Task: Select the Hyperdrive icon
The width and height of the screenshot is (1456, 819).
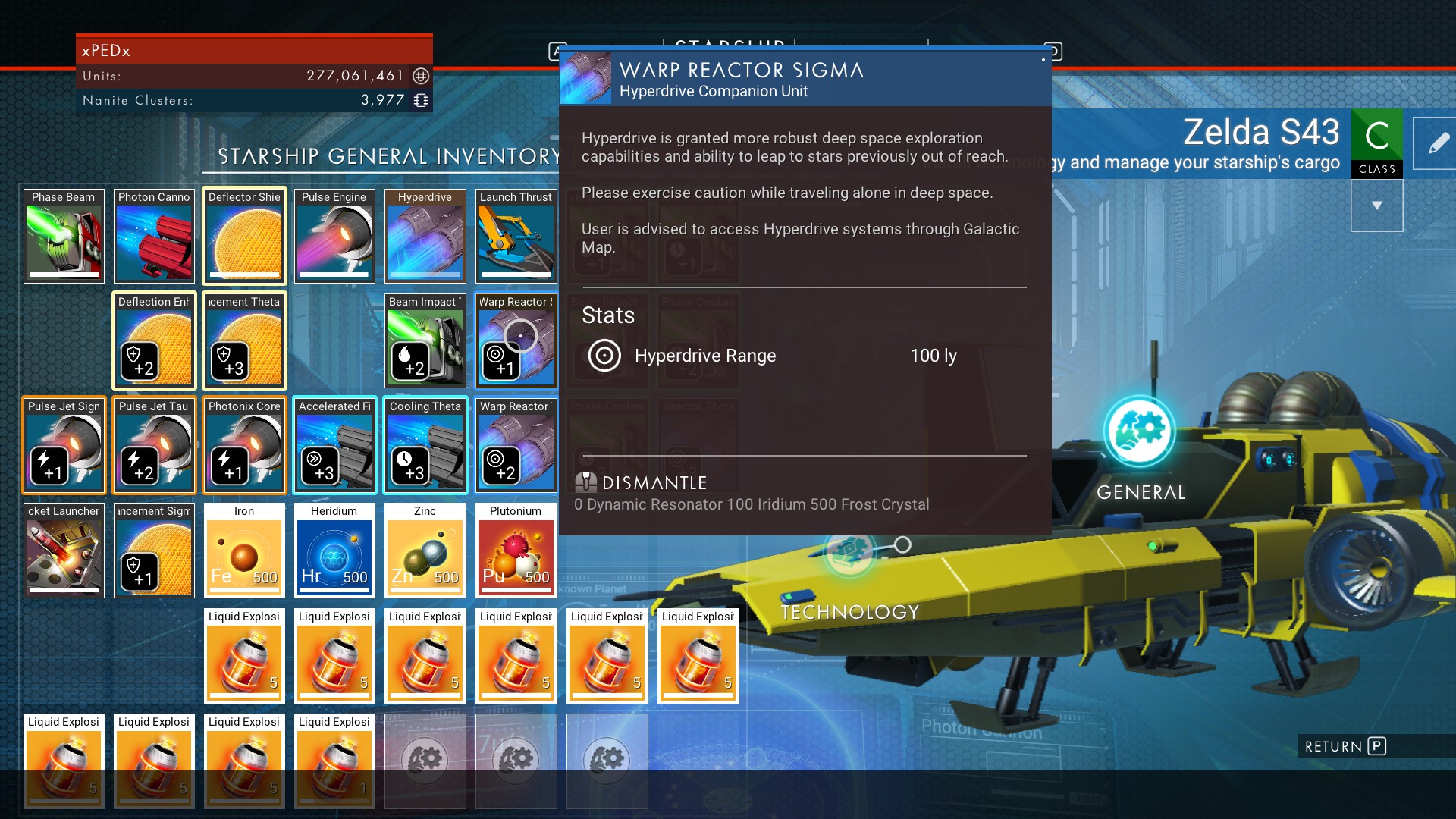Action: pos(425,235)
